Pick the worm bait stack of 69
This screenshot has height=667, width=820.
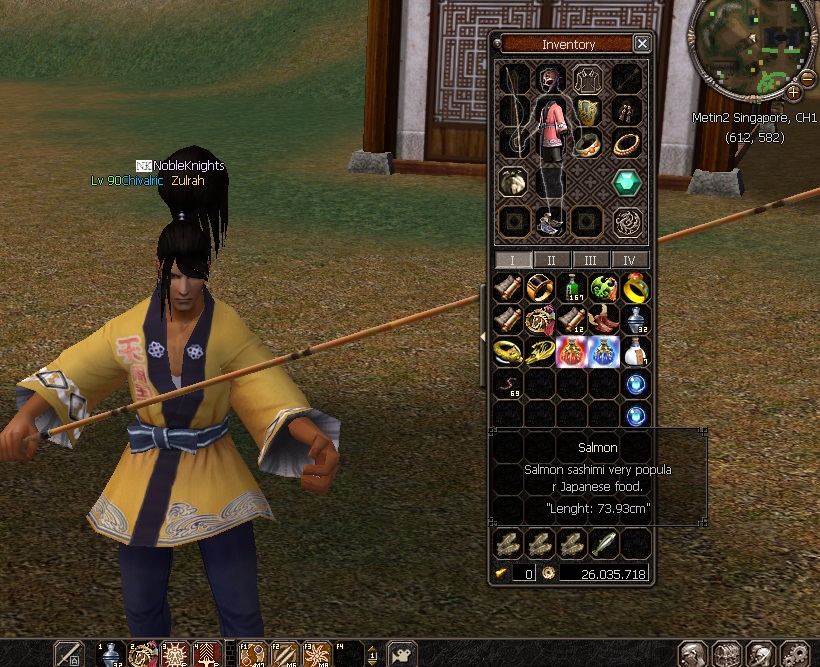[x=509, y=384]
